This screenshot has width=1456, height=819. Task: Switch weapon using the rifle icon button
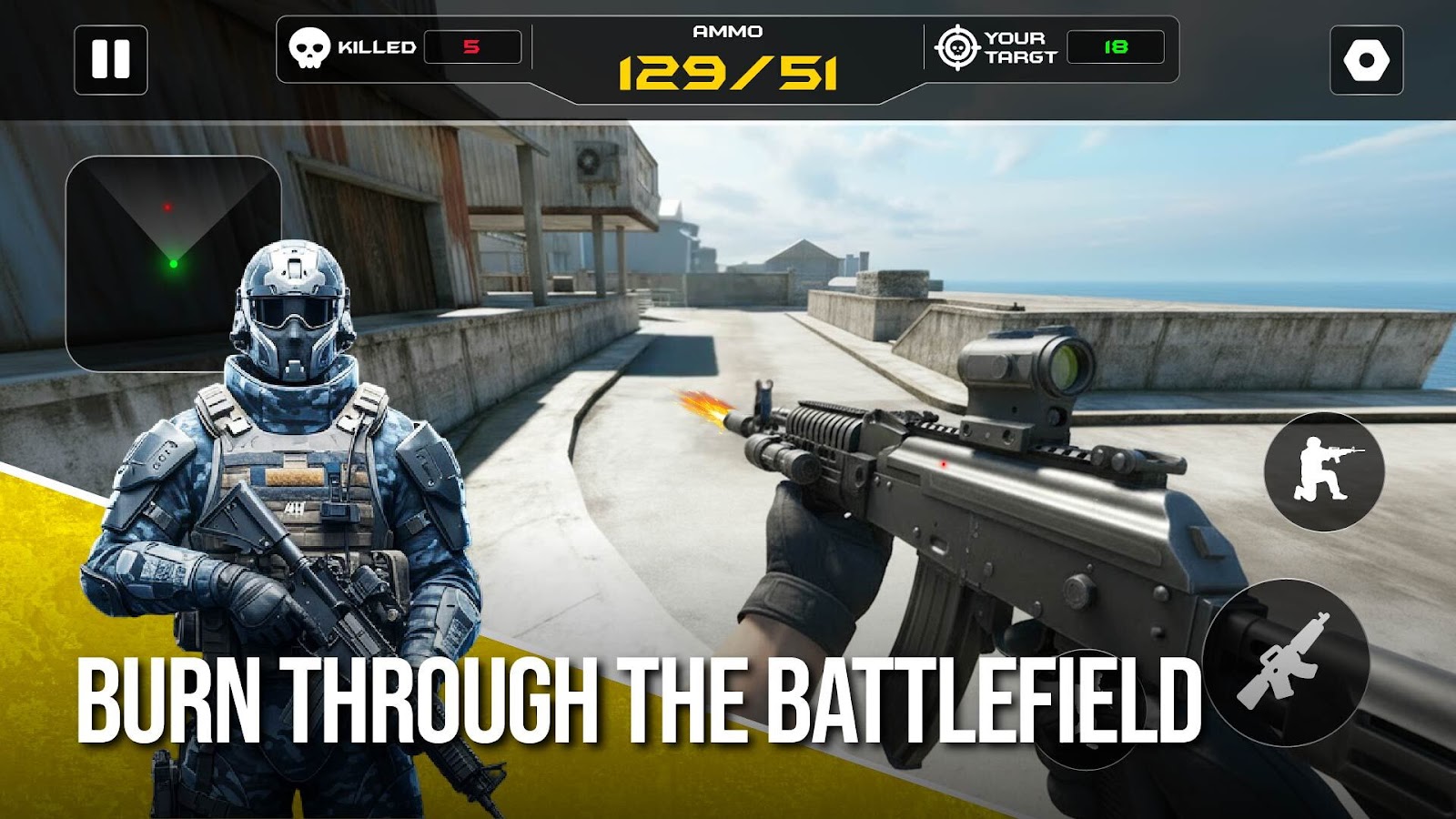(x=1285, y=662)
